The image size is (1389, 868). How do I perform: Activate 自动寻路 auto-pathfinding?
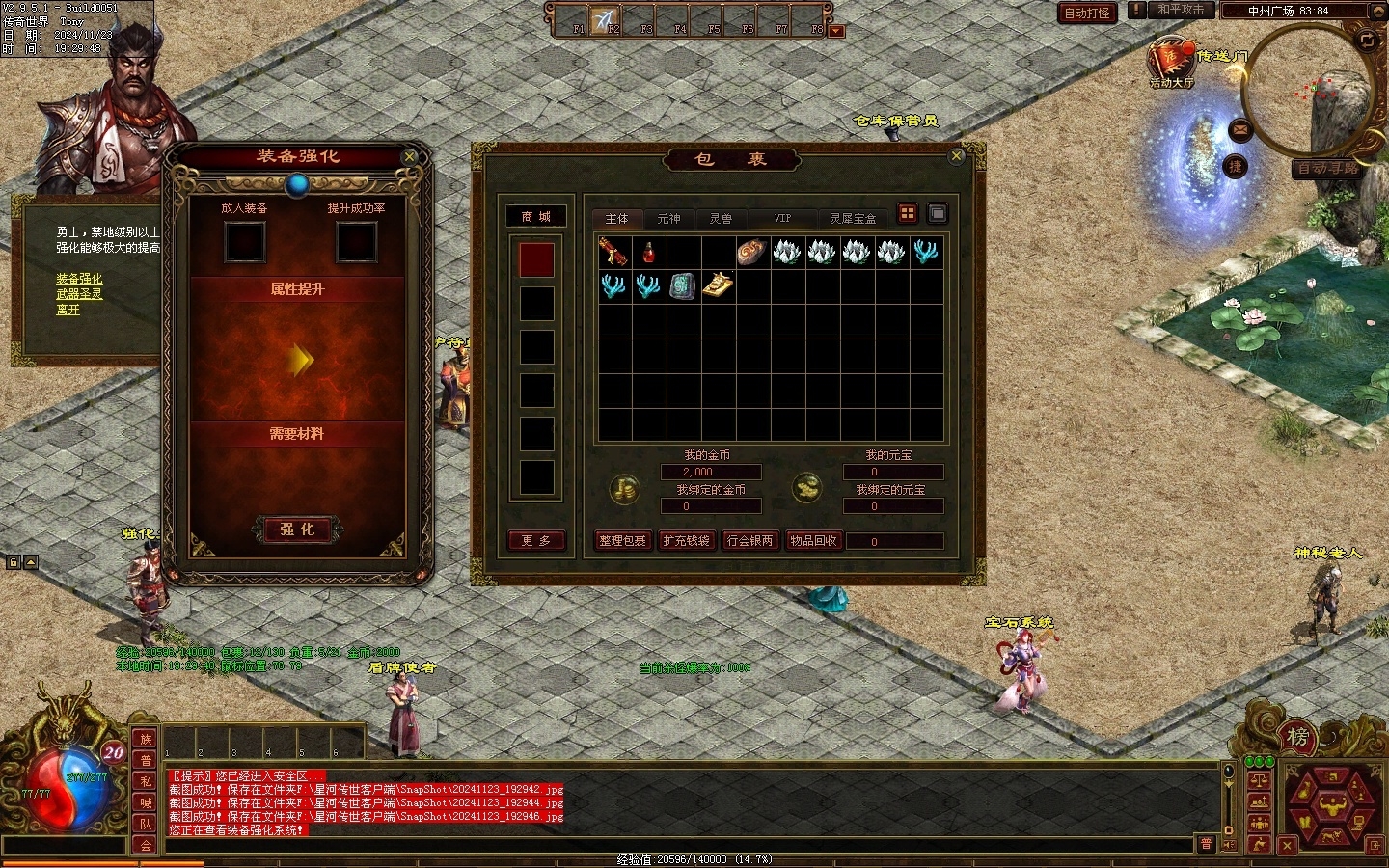coord(1326,168)
